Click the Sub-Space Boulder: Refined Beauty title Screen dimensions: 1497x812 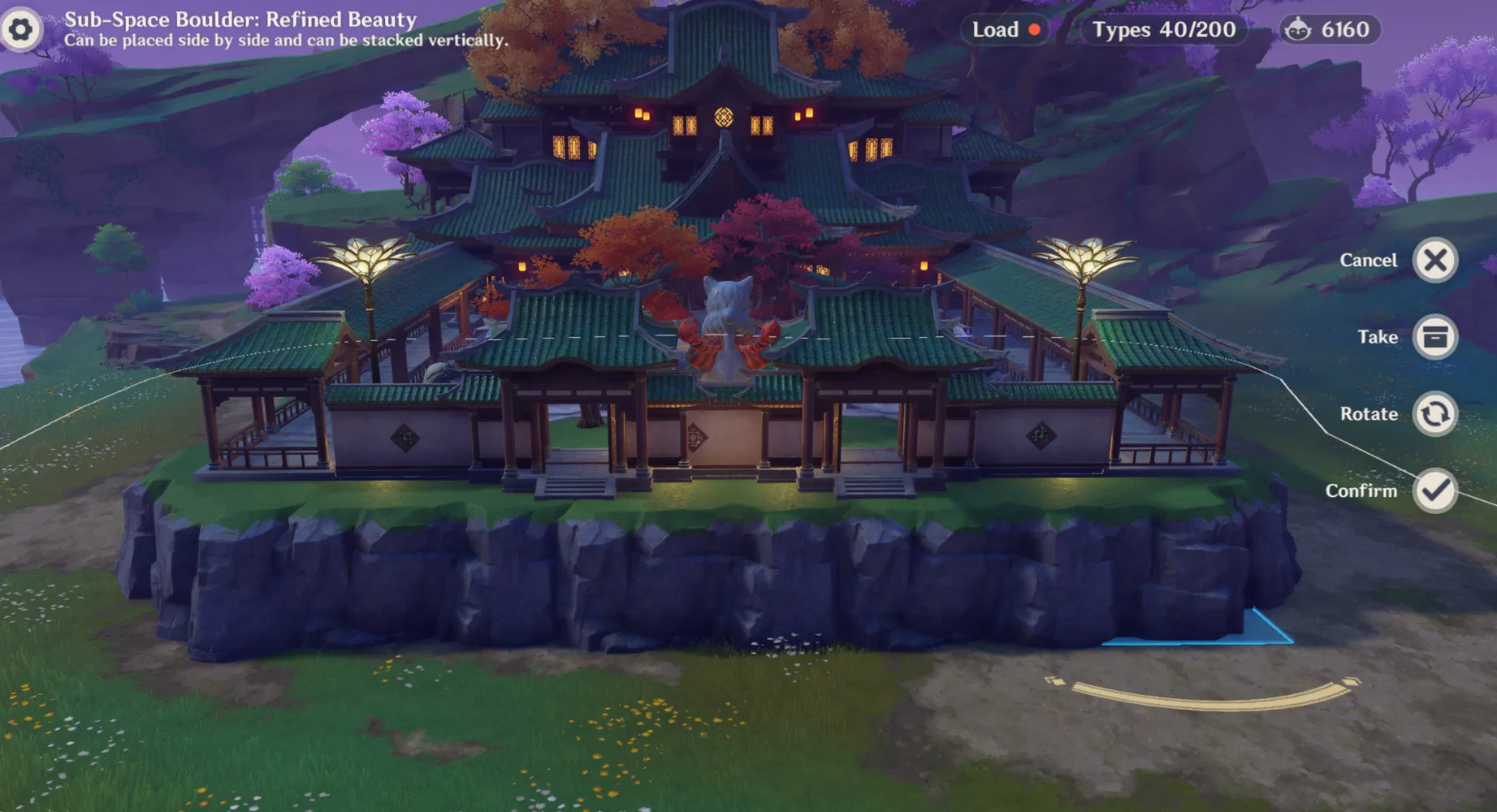pyautogui.click(x=240, y=19)
